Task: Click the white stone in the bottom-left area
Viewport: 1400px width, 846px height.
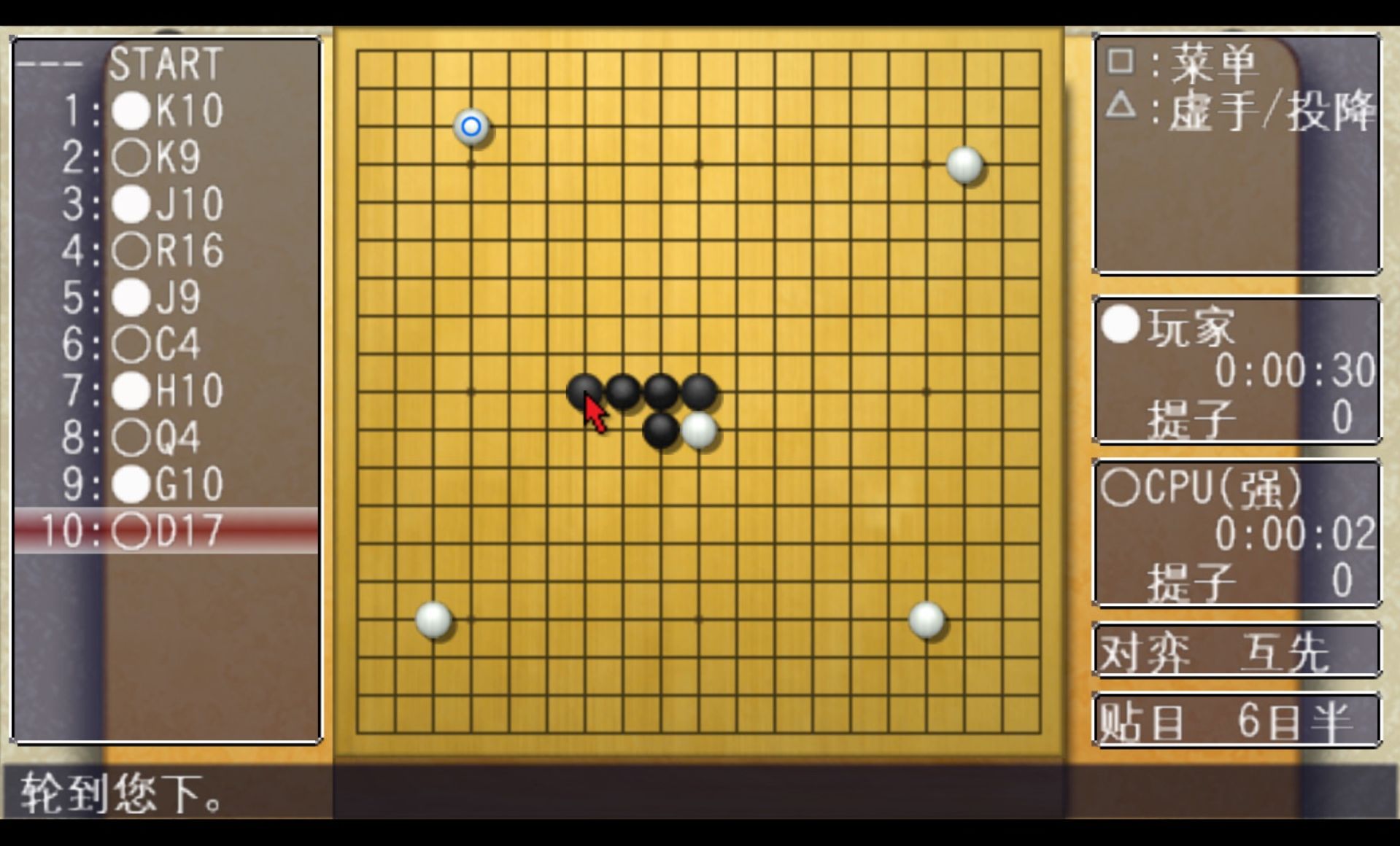Action: [433, 619]
